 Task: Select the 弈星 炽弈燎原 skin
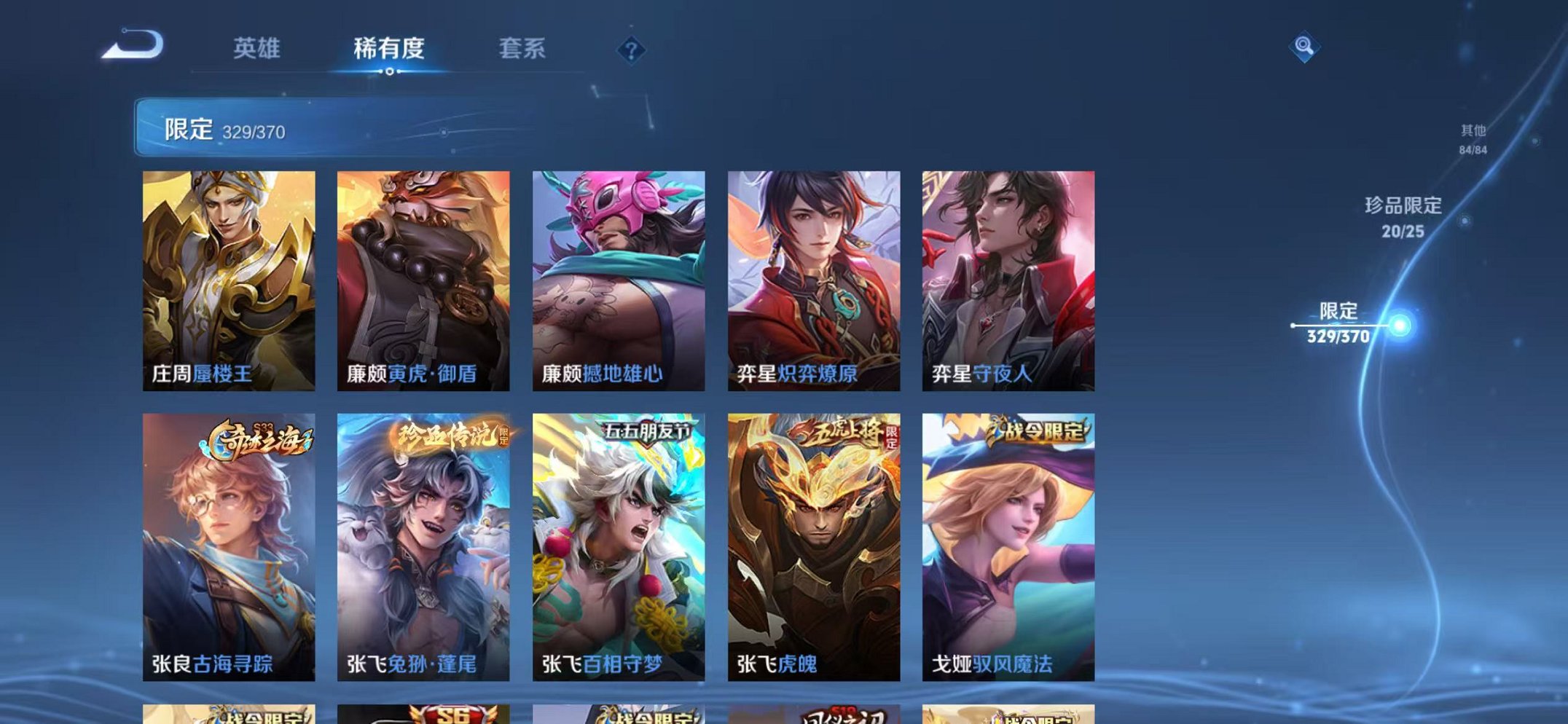pos(812,277)
